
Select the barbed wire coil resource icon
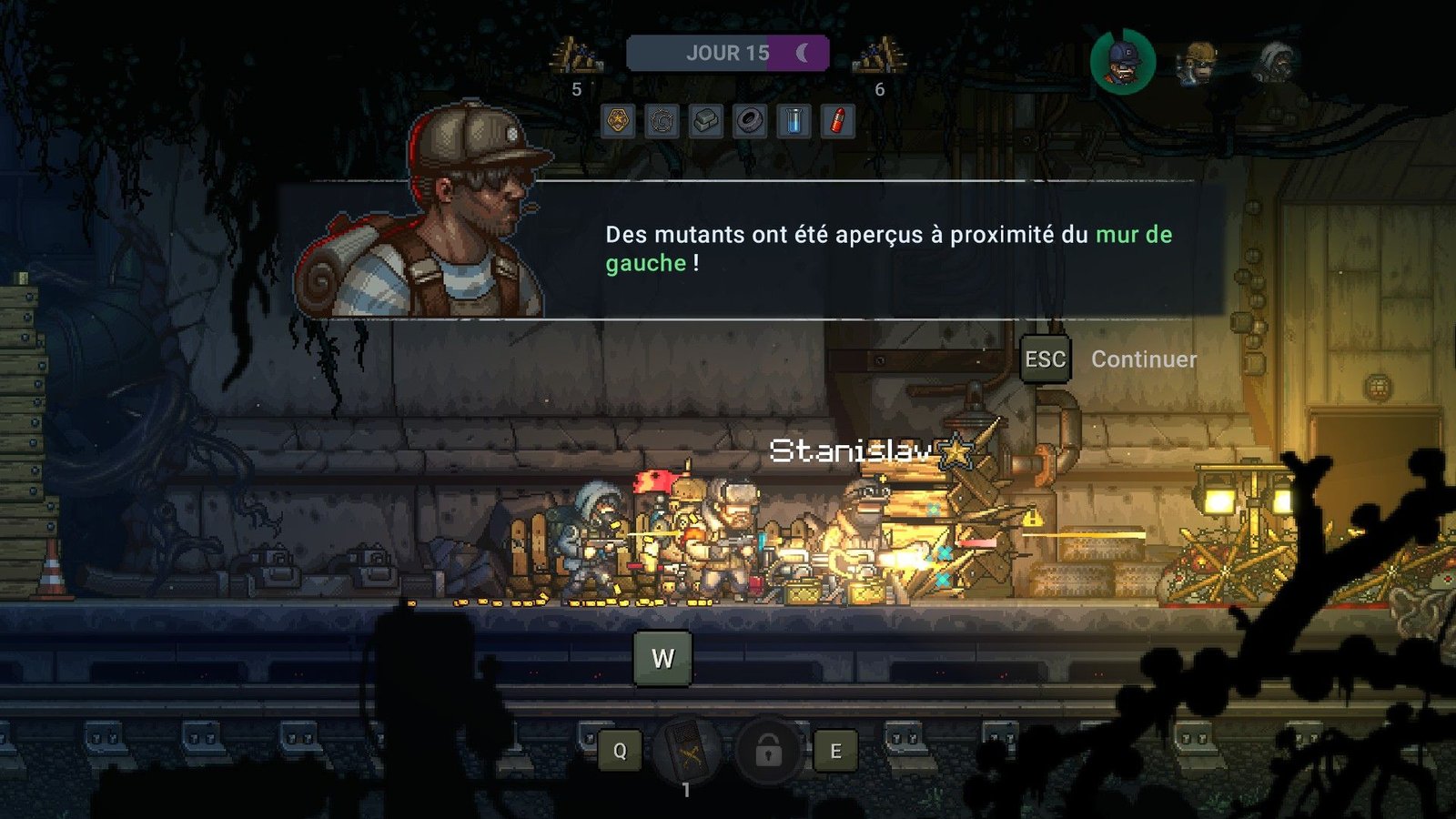click(662, 120)
